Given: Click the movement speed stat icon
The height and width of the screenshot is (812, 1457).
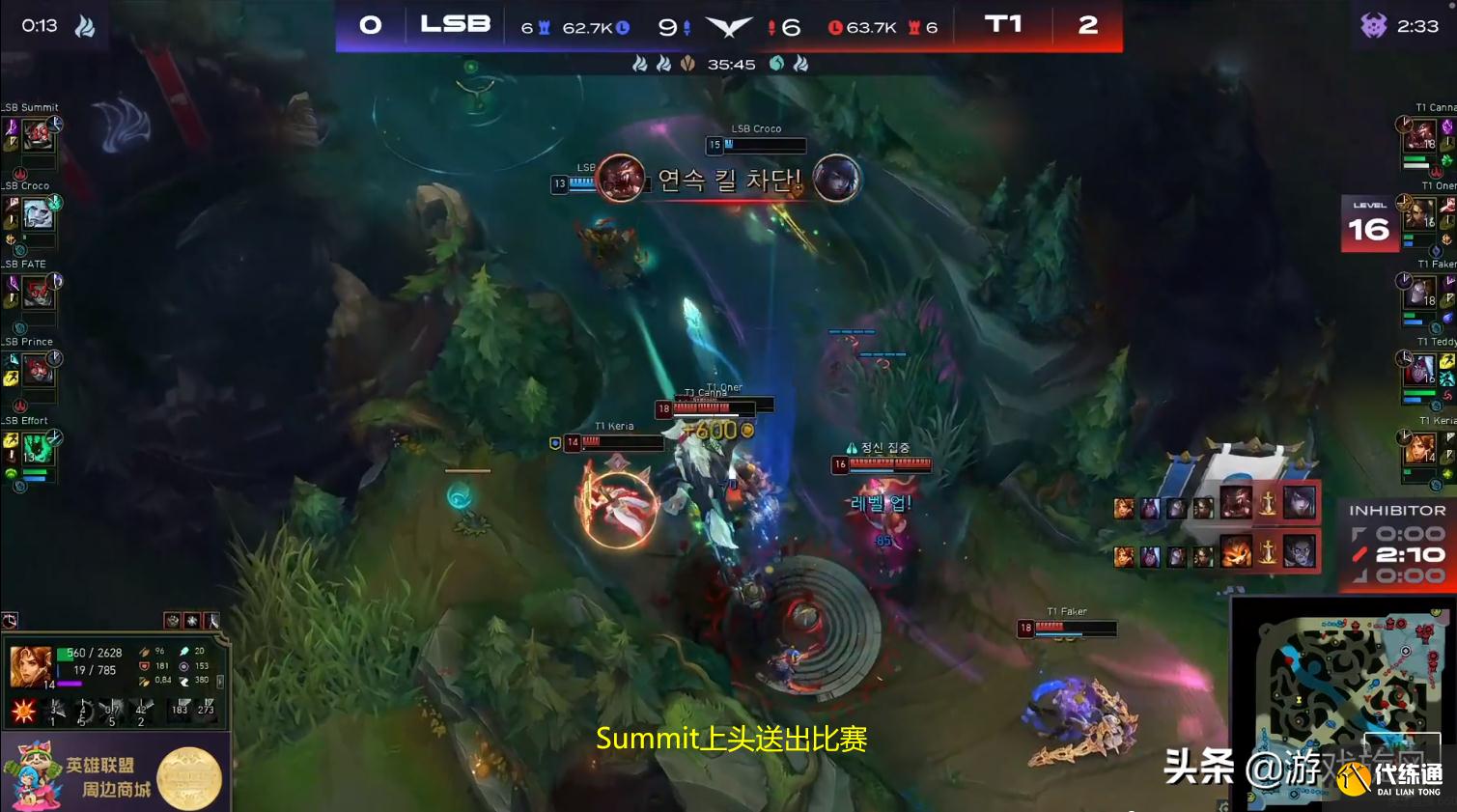Looking at the screenshot, I should 185,680.
